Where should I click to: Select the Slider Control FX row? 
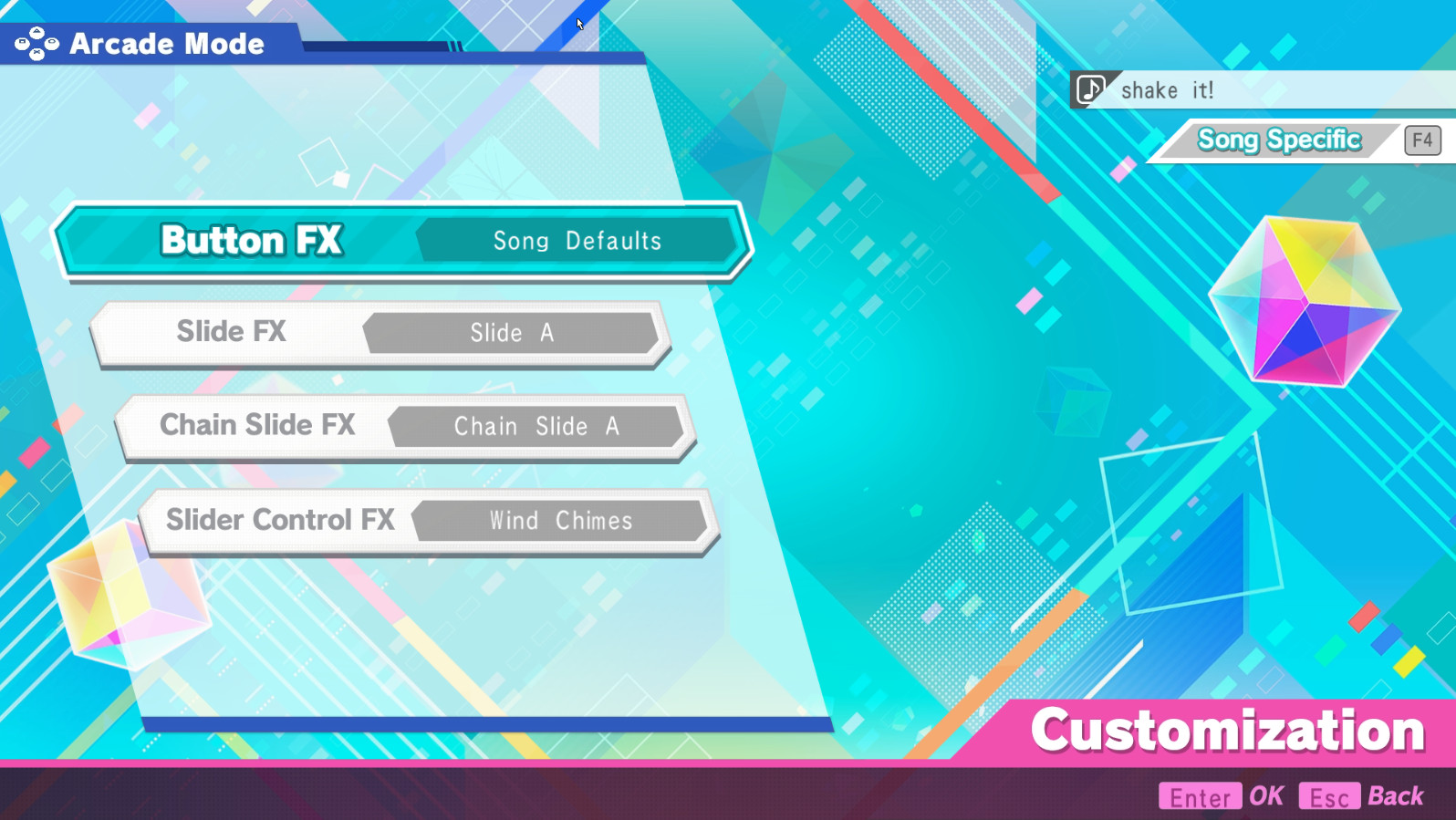[x=280, y=520]
